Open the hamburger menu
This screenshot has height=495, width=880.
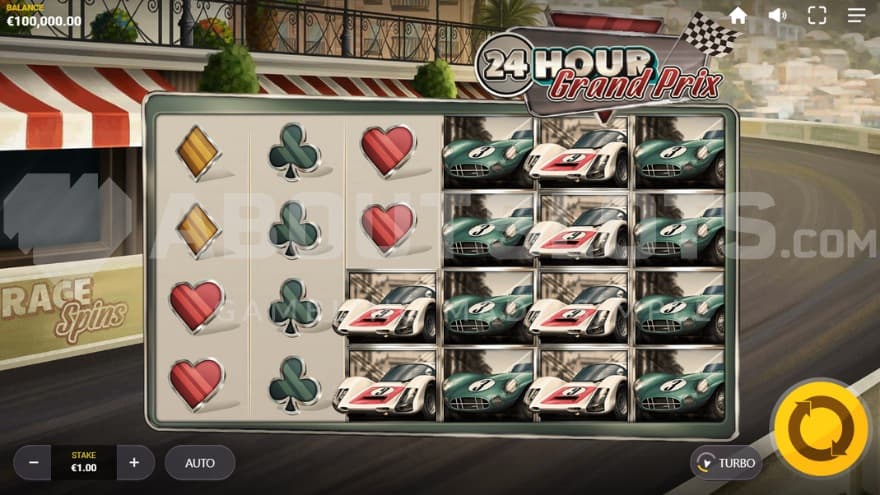(x=857, y=16)
